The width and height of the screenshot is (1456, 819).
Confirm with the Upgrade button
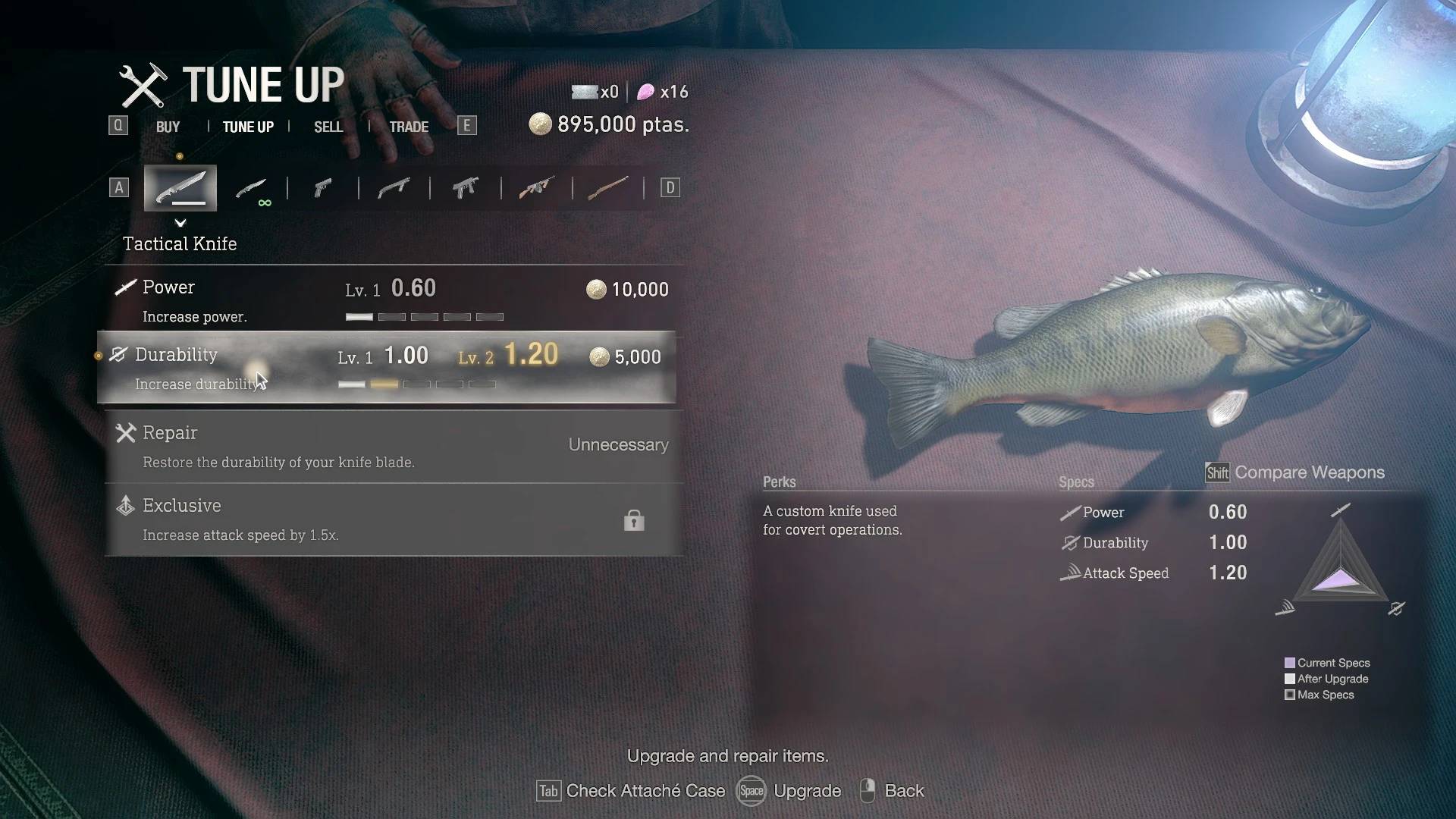[789, 791]
